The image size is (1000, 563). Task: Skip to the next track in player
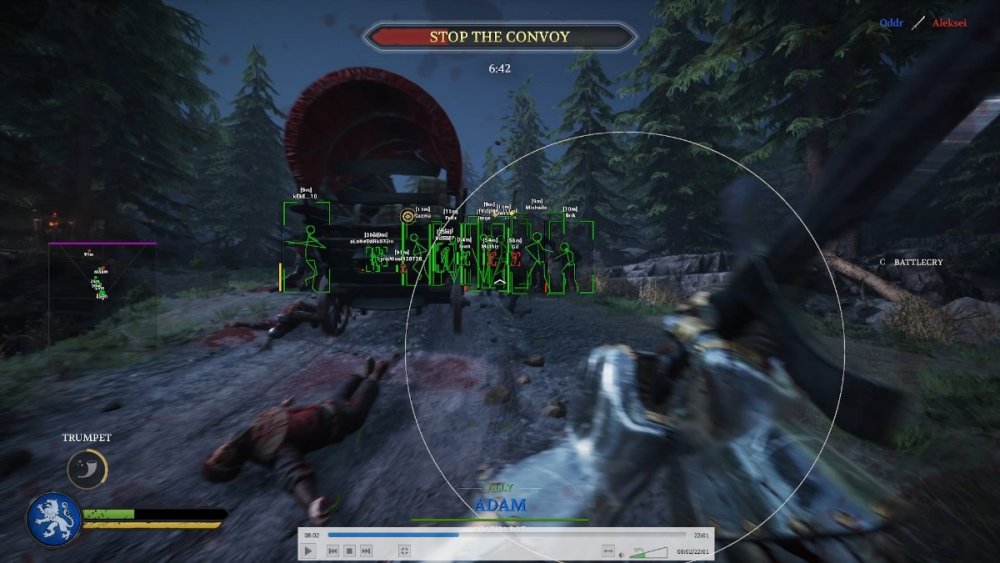(367, 551)
